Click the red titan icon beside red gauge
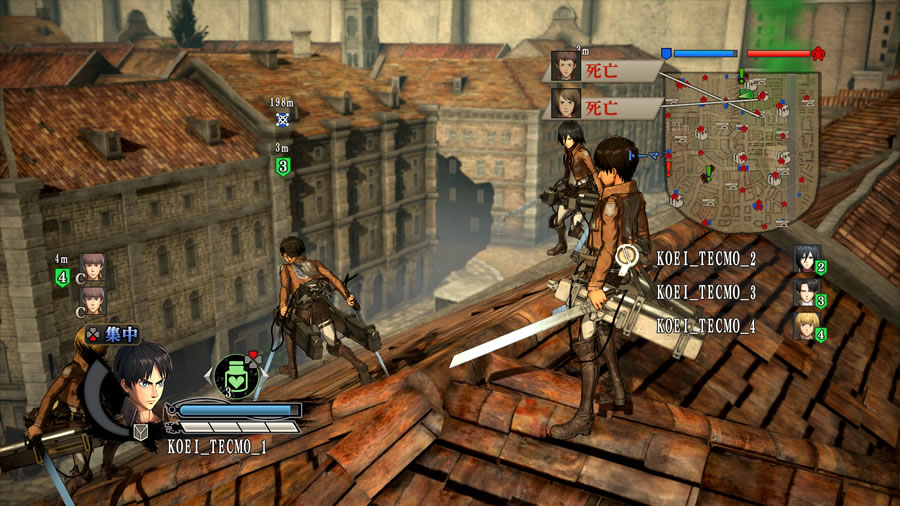Viewport: 900px width, 506px height. click(x=818, y=53)
